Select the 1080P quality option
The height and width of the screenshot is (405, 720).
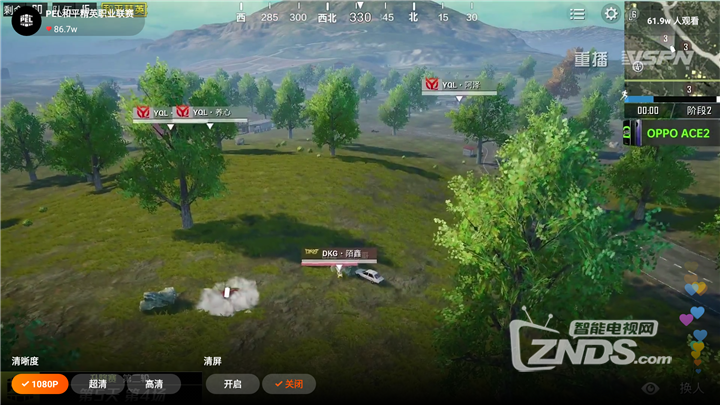[x=39, y=384]
